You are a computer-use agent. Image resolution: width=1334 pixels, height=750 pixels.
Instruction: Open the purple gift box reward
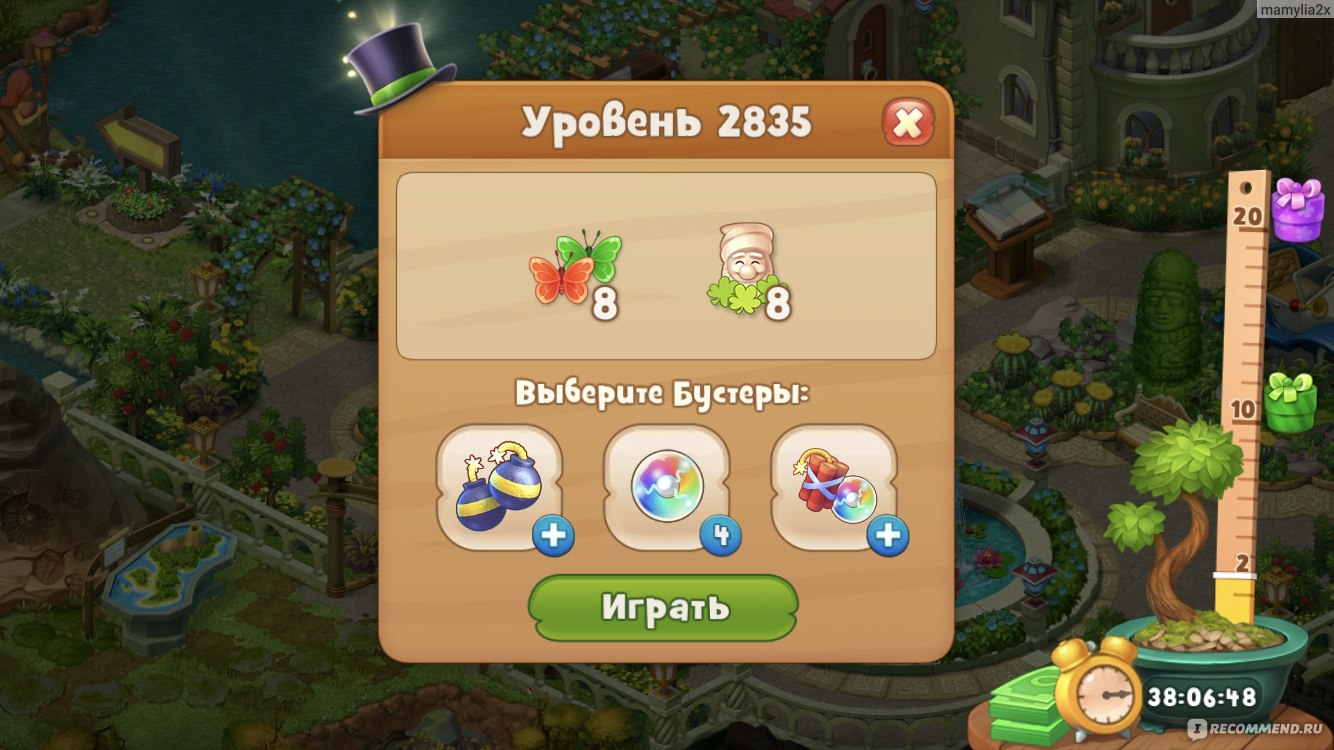[x=1297, y=209]
